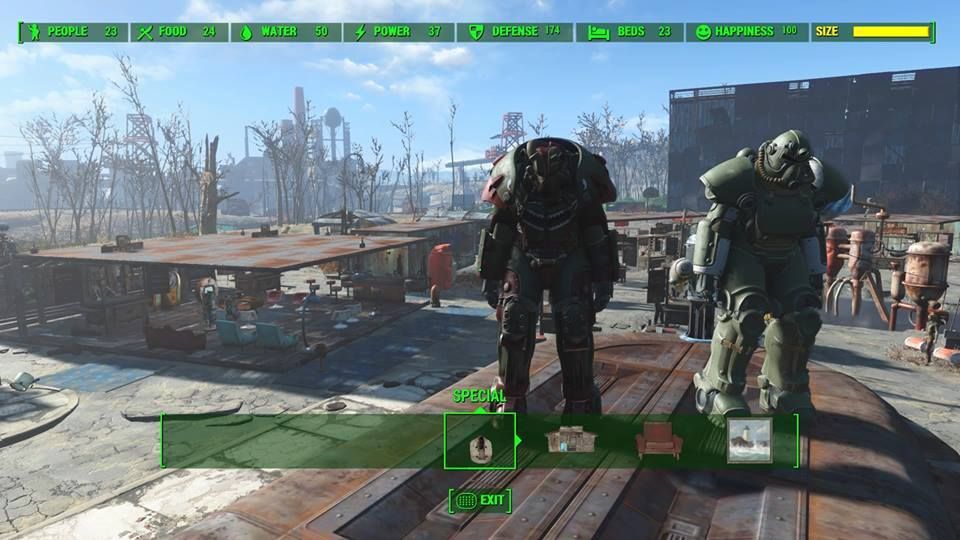Exit the workshop build menu

pos(480,500)
